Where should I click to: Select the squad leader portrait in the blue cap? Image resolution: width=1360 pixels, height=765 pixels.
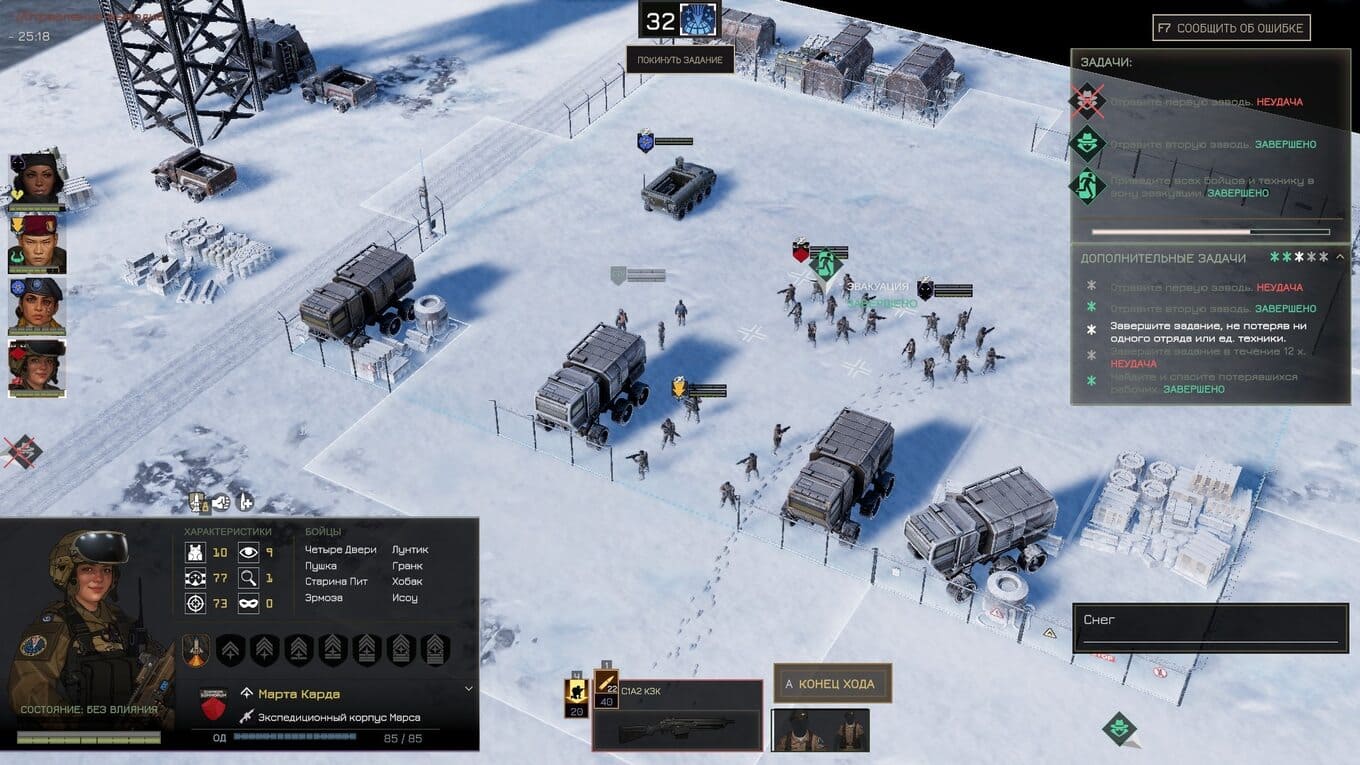click(38, 306)
